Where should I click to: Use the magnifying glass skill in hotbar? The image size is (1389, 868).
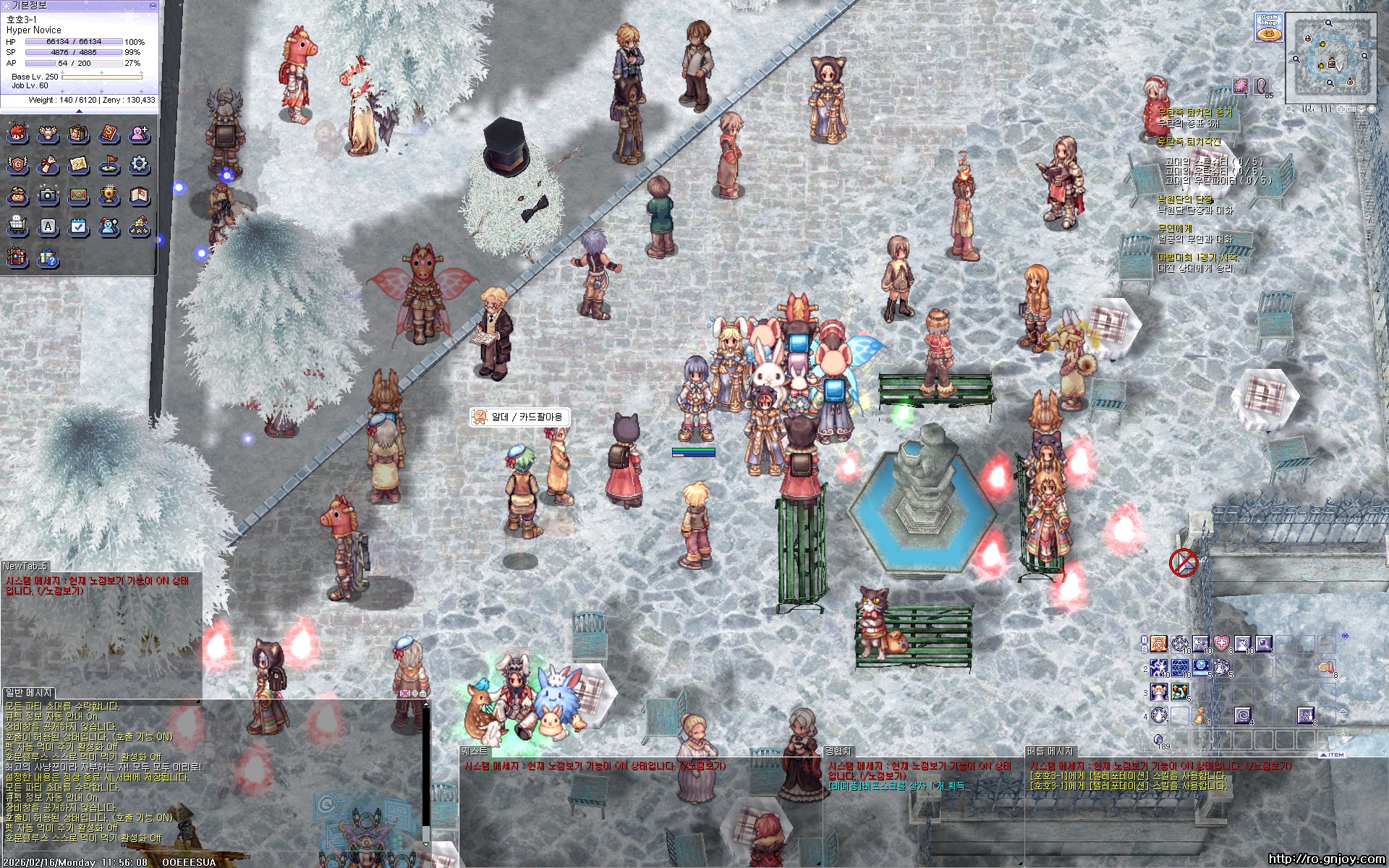click(1263, 644)
